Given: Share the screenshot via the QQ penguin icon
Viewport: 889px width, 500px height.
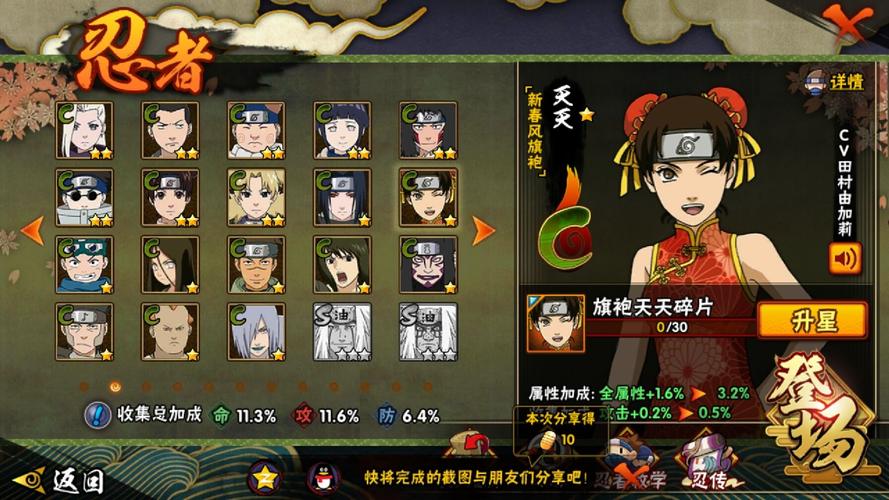Looking at the screenshot, I should point(322,477).
